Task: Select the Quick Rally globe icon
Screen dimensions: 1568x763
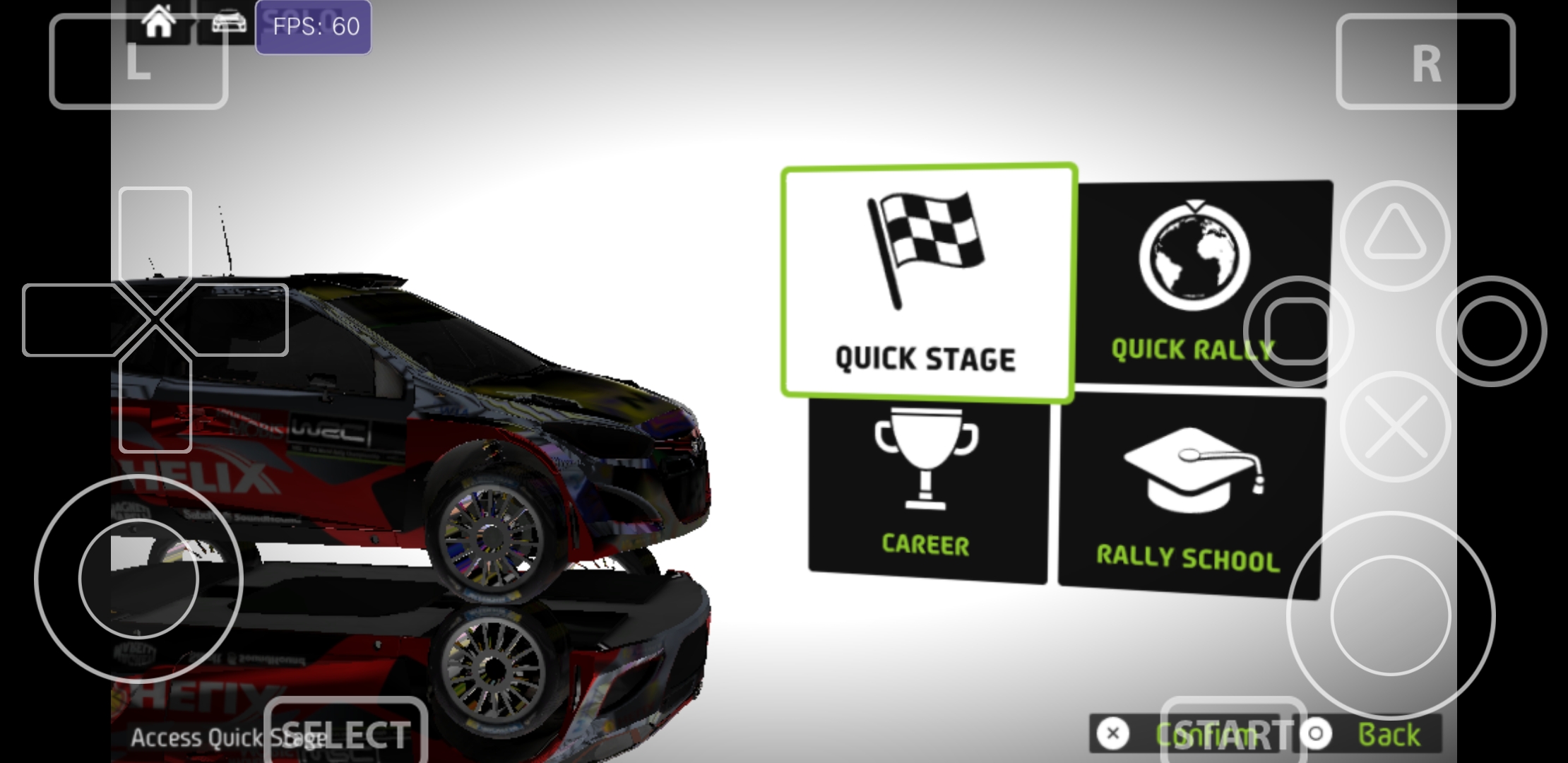Action: [1196, 258]
